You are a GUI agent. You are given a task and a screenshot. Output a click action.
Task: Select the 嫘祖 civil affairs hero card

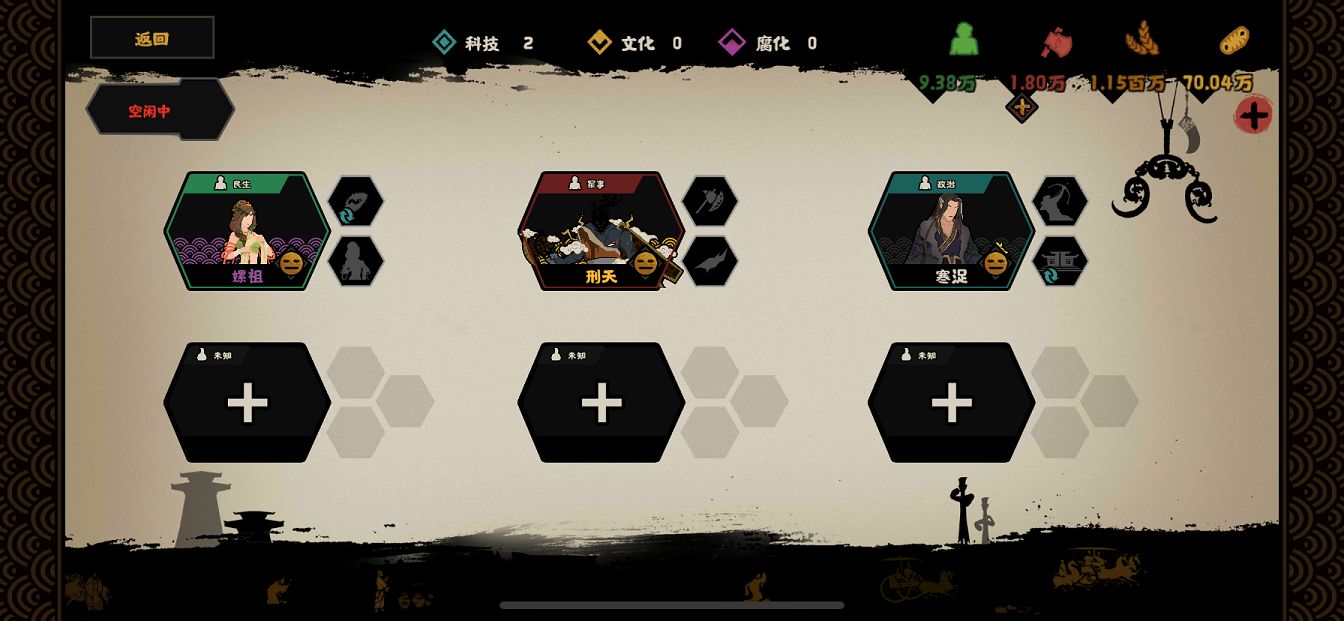(x=247, y=232)
